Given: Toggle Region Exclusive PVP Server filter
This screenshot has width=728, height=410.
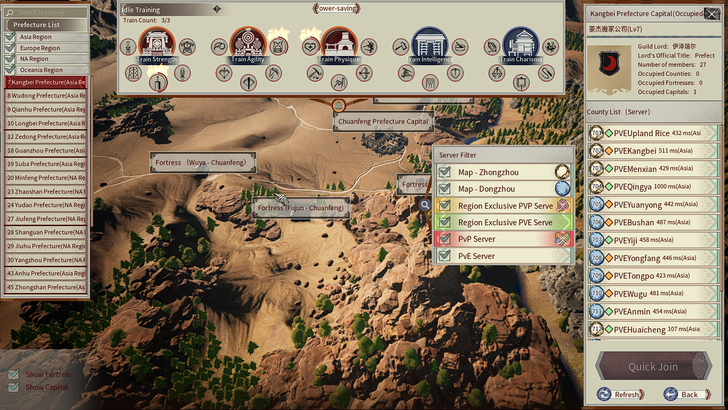Looking at the screenshot, I should (x=445, y=205).
